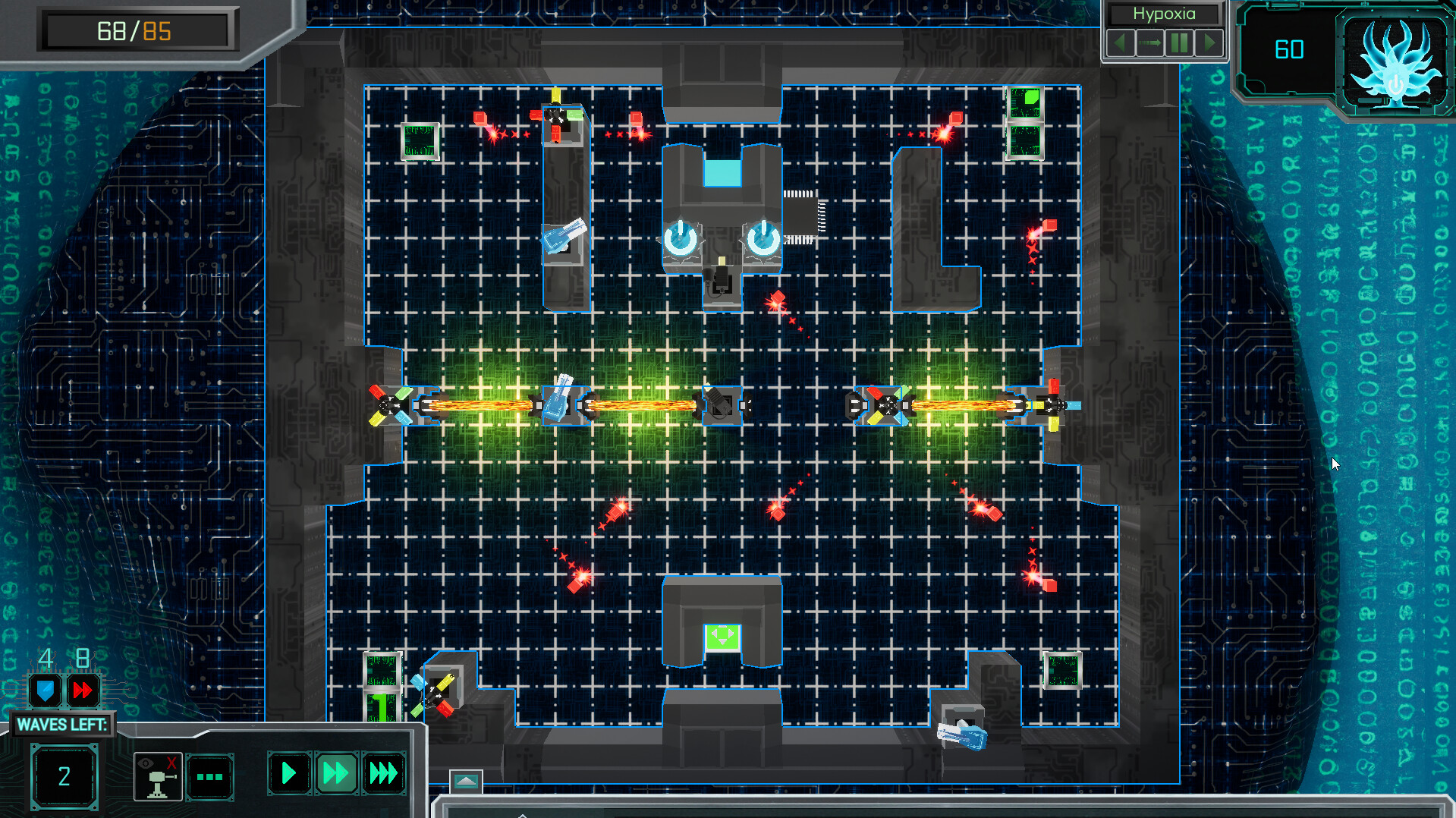
Task: Activate the red haste ability numbered 8
Action: 83,691
